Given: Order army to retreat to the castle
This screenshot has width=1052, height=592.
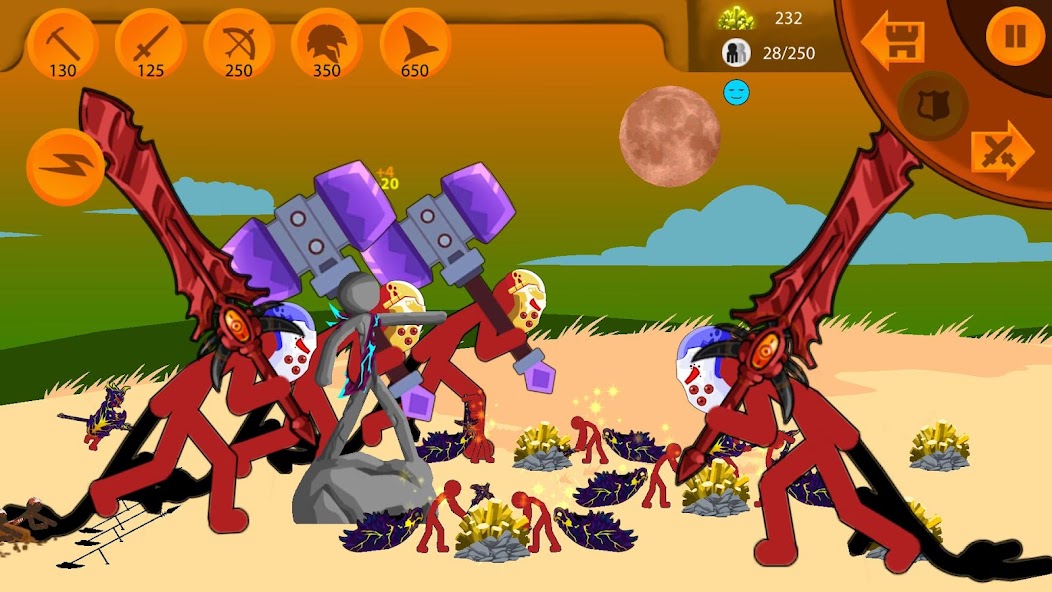Looking at the screenshot, I should pyautogui.click(x=893, y=42).
